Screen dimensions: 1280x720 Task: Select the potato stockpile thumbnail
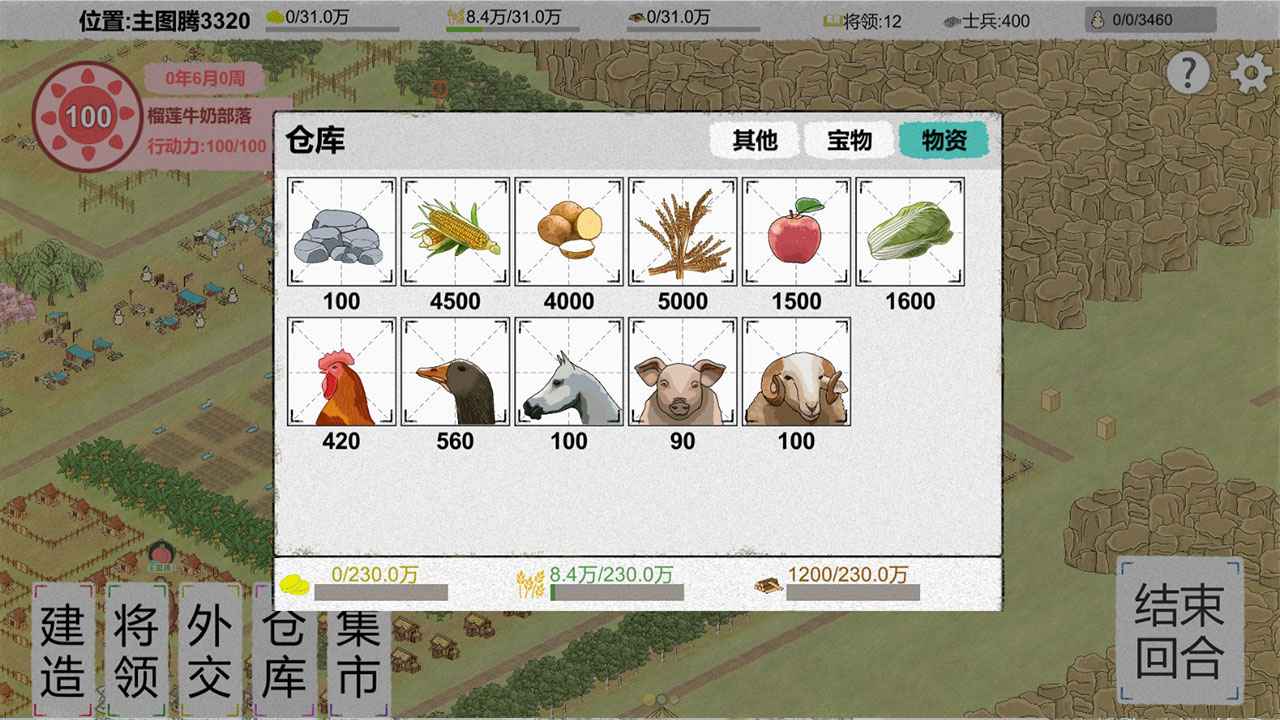click(569, 231)
